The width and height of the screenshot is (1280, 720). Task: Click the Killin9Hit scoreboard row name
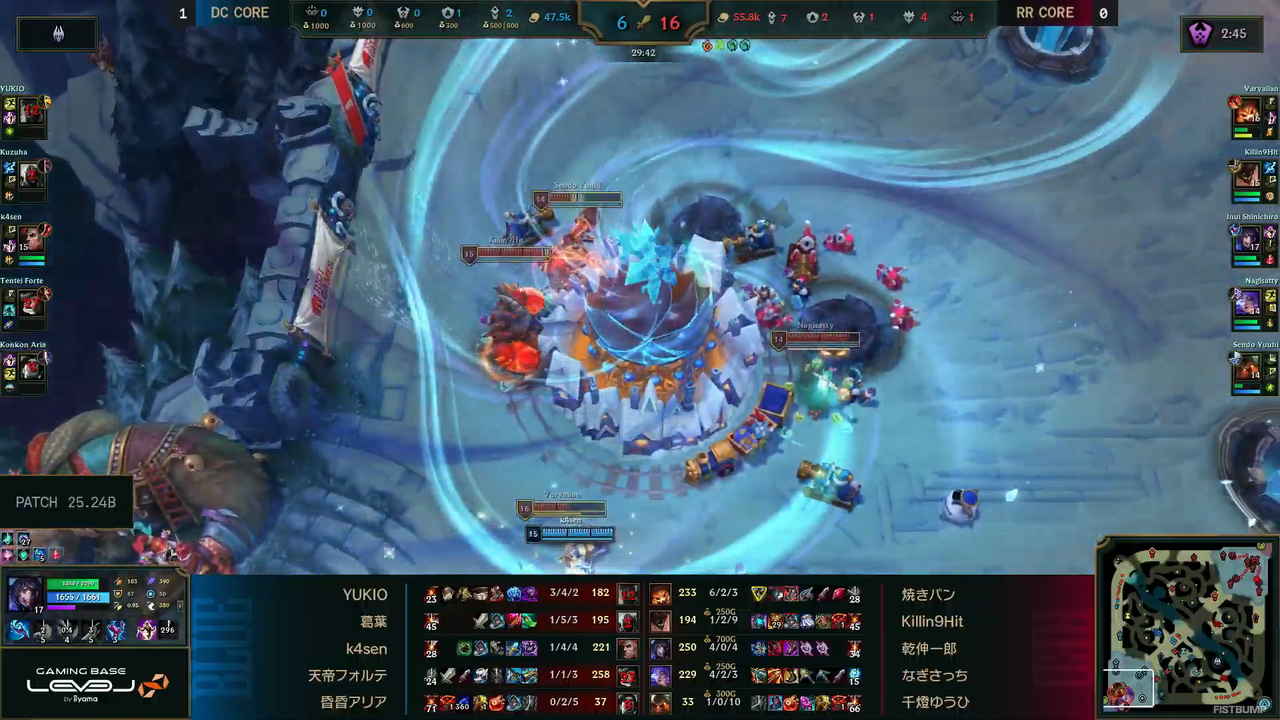pyautogui.click(x=932, y=621)
